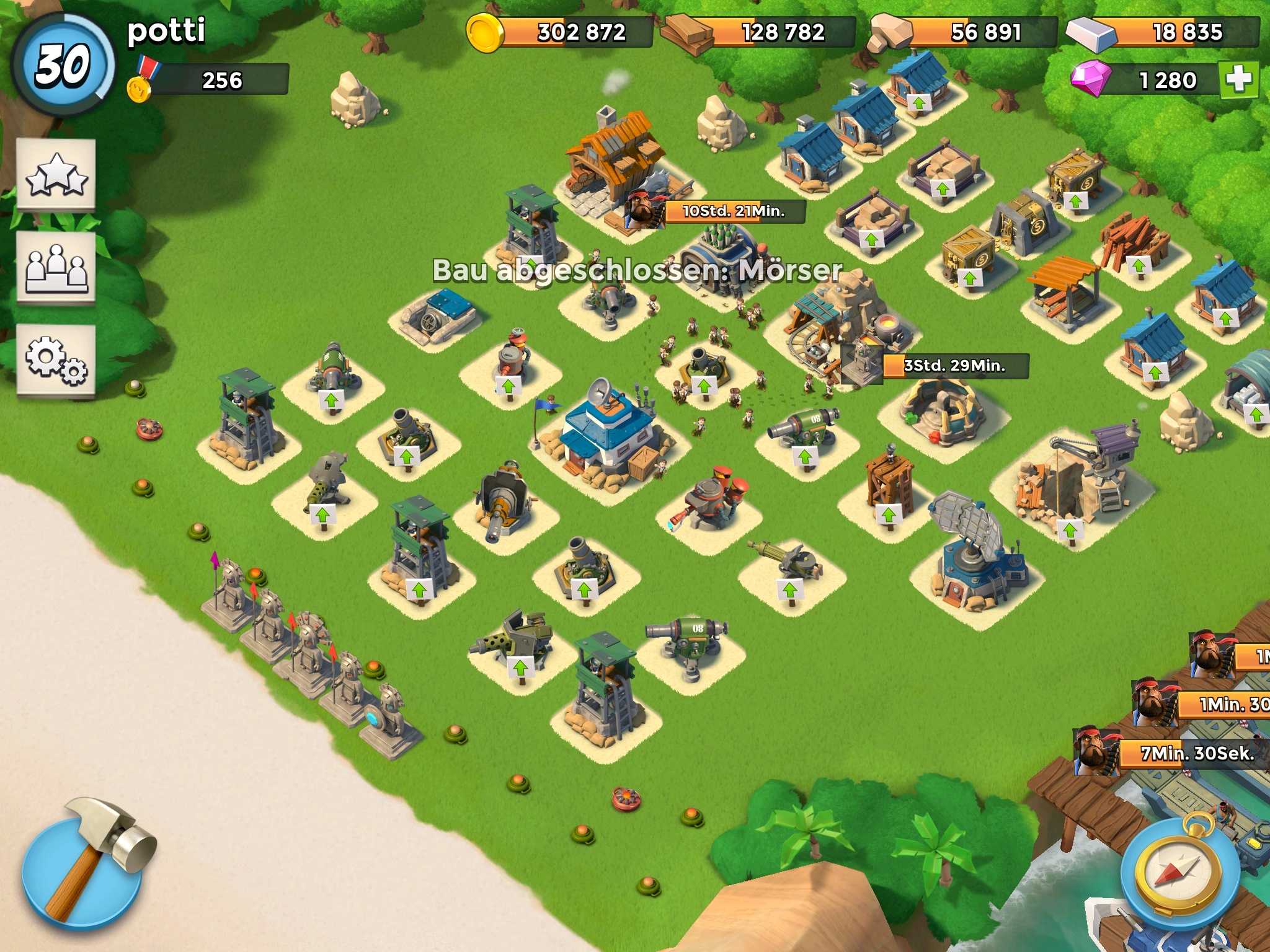This screenshot has height=952, width=1270.
Task: Buy more diamonds with the green plus
Action: pos(1238,80)
